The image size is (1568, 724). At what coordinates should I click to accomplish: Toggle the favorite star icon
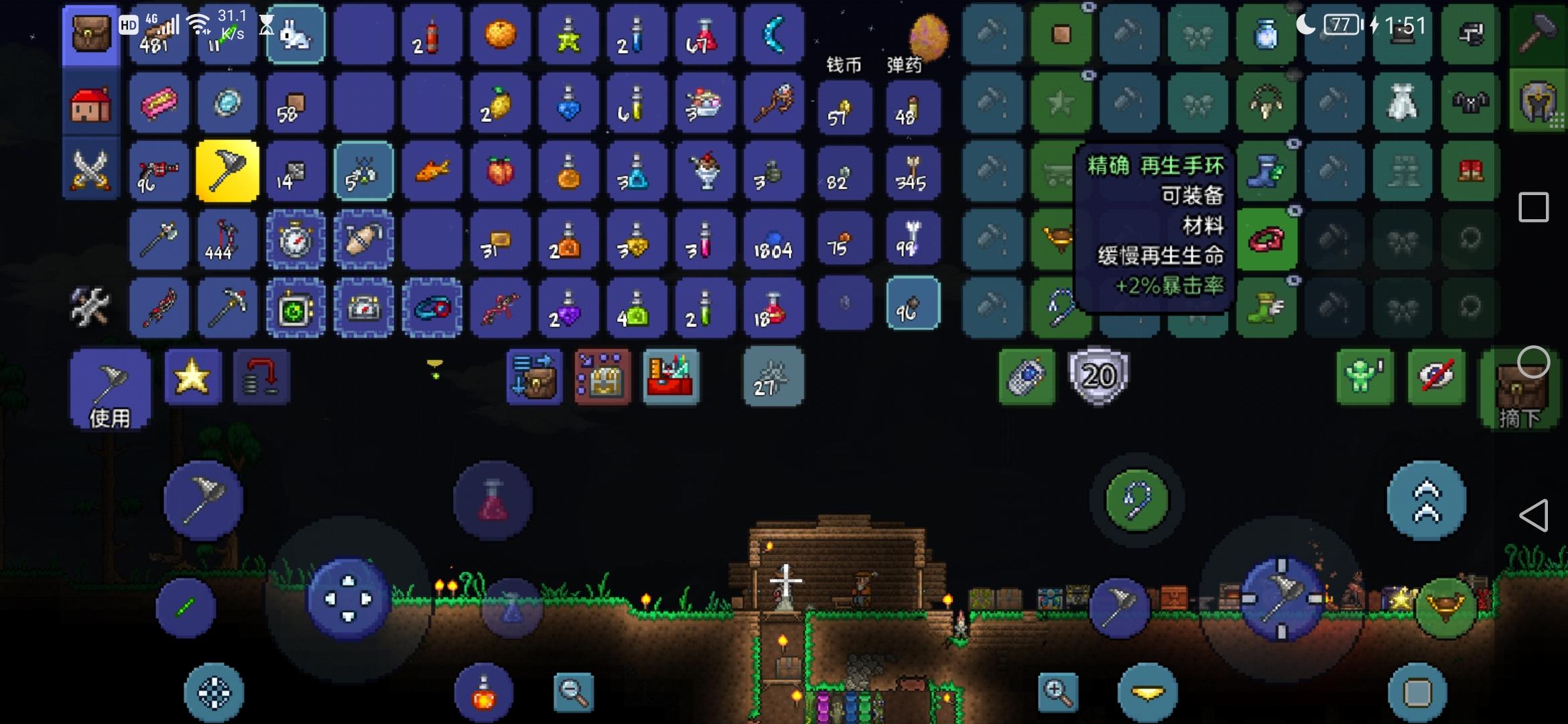(x=193, y=377)
